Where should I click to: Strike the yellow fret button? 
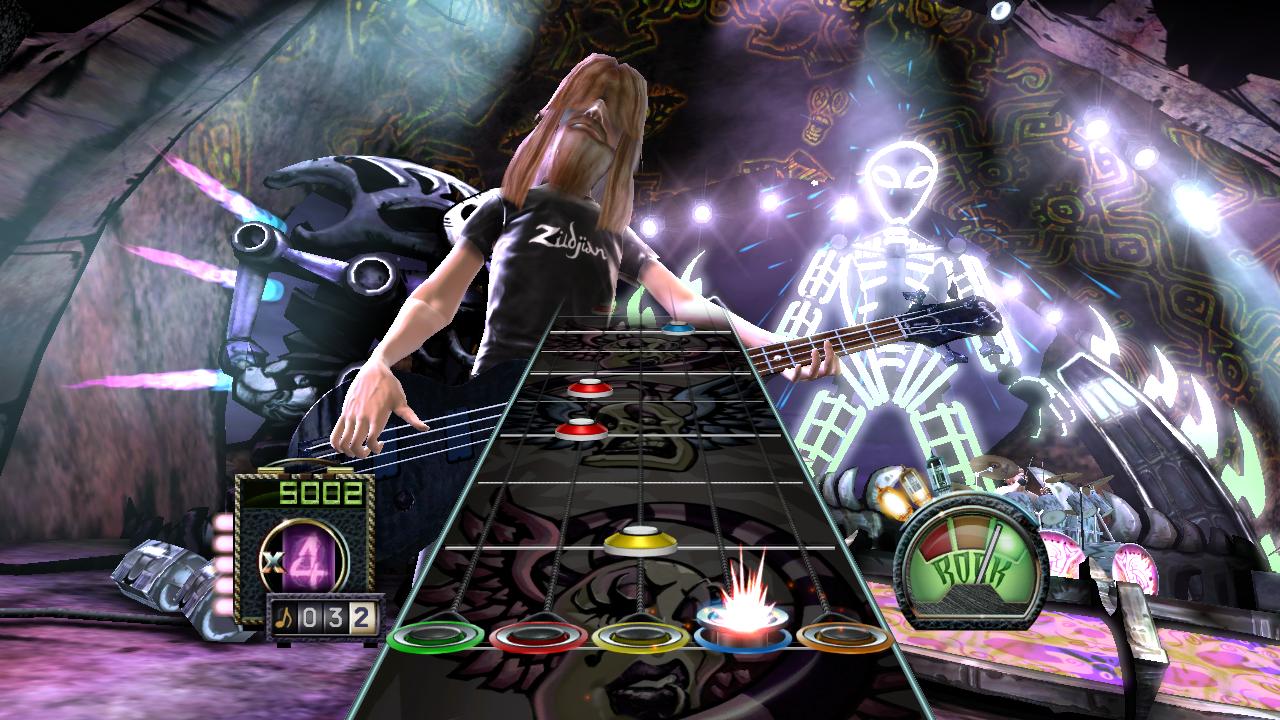pos(640,636)
